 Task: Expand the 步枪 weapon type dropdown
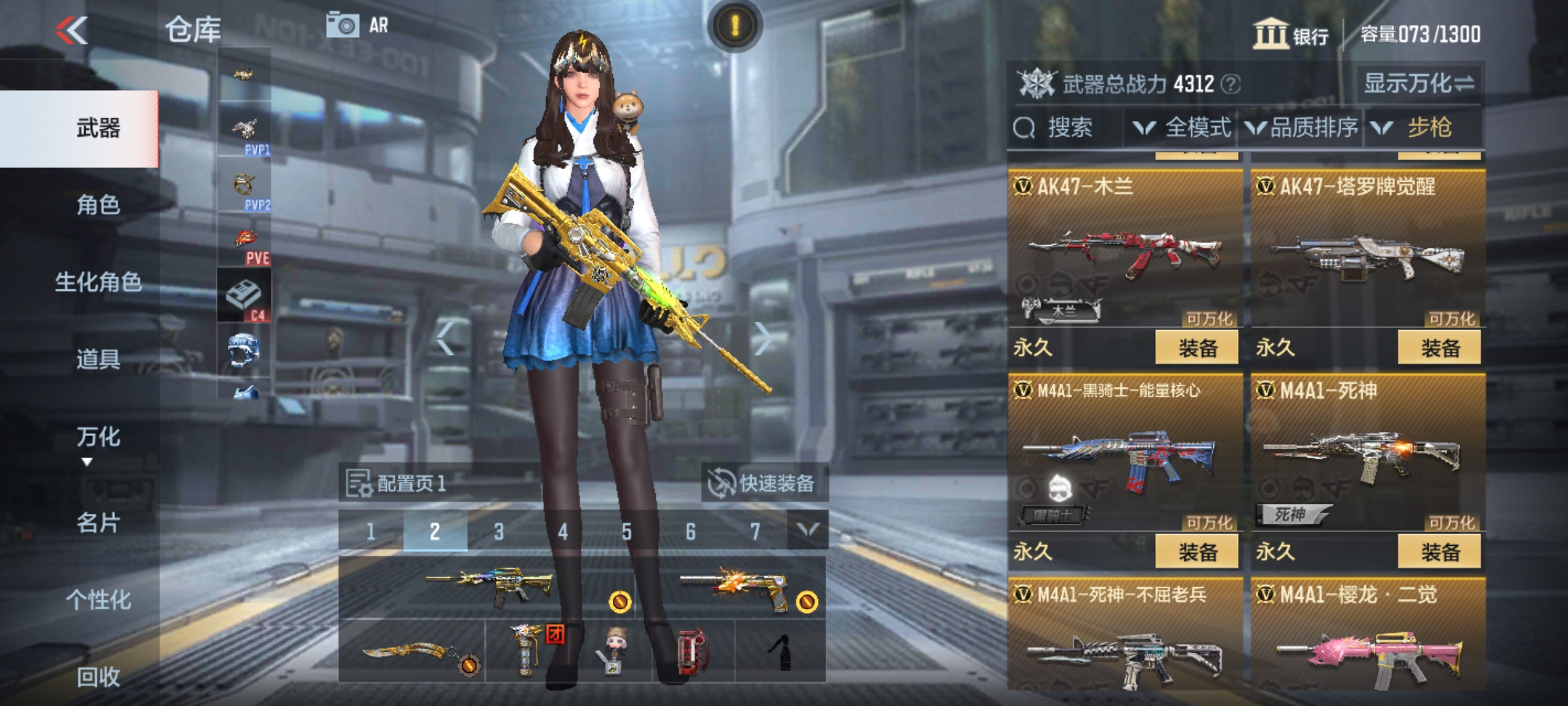click(x=1426, y=128)
